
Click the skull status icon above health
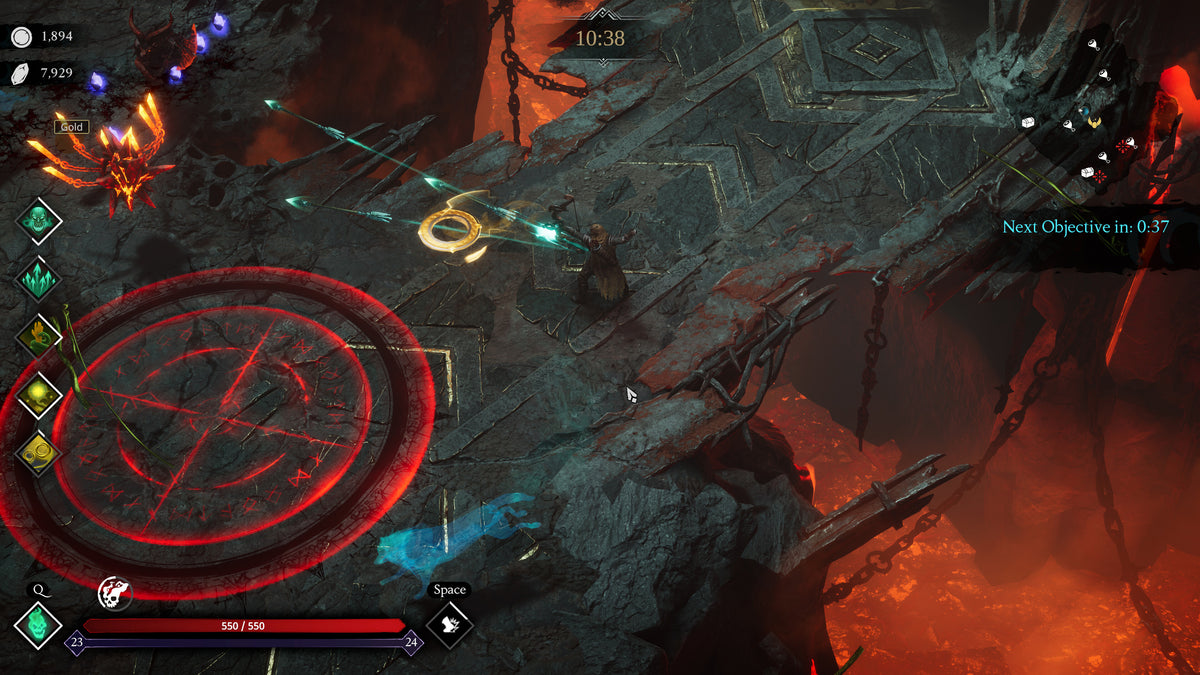[115, 594]
